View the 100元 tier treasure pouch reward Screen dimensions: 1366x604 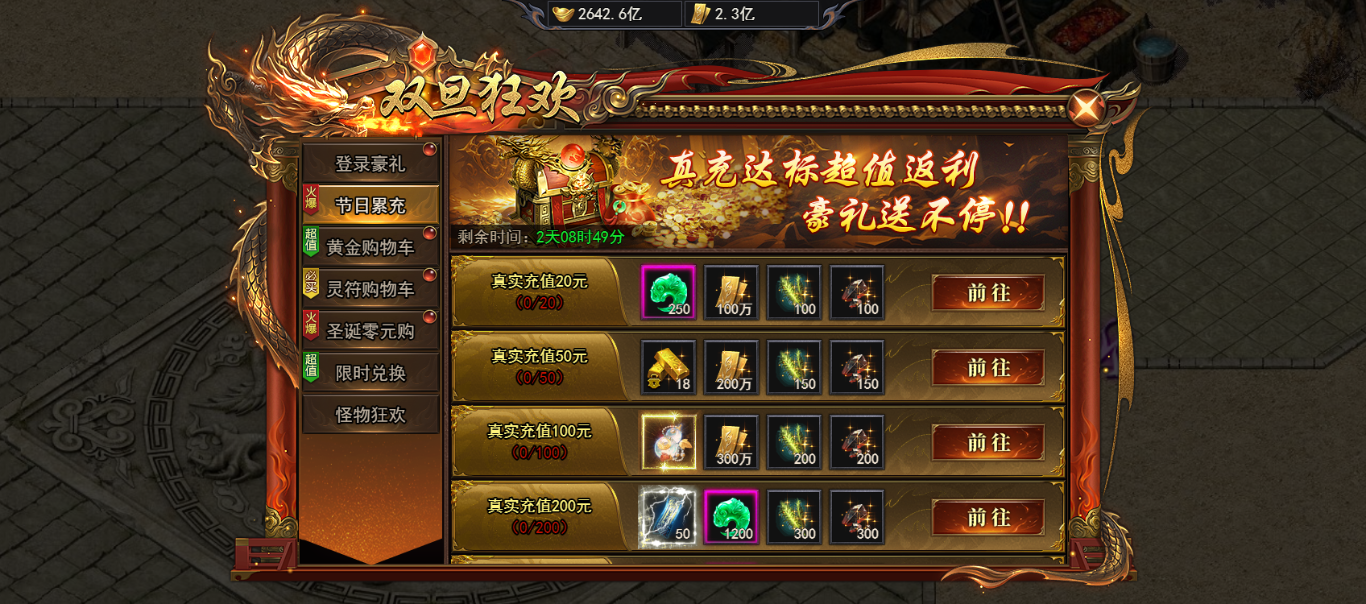[x=668, y=442]
